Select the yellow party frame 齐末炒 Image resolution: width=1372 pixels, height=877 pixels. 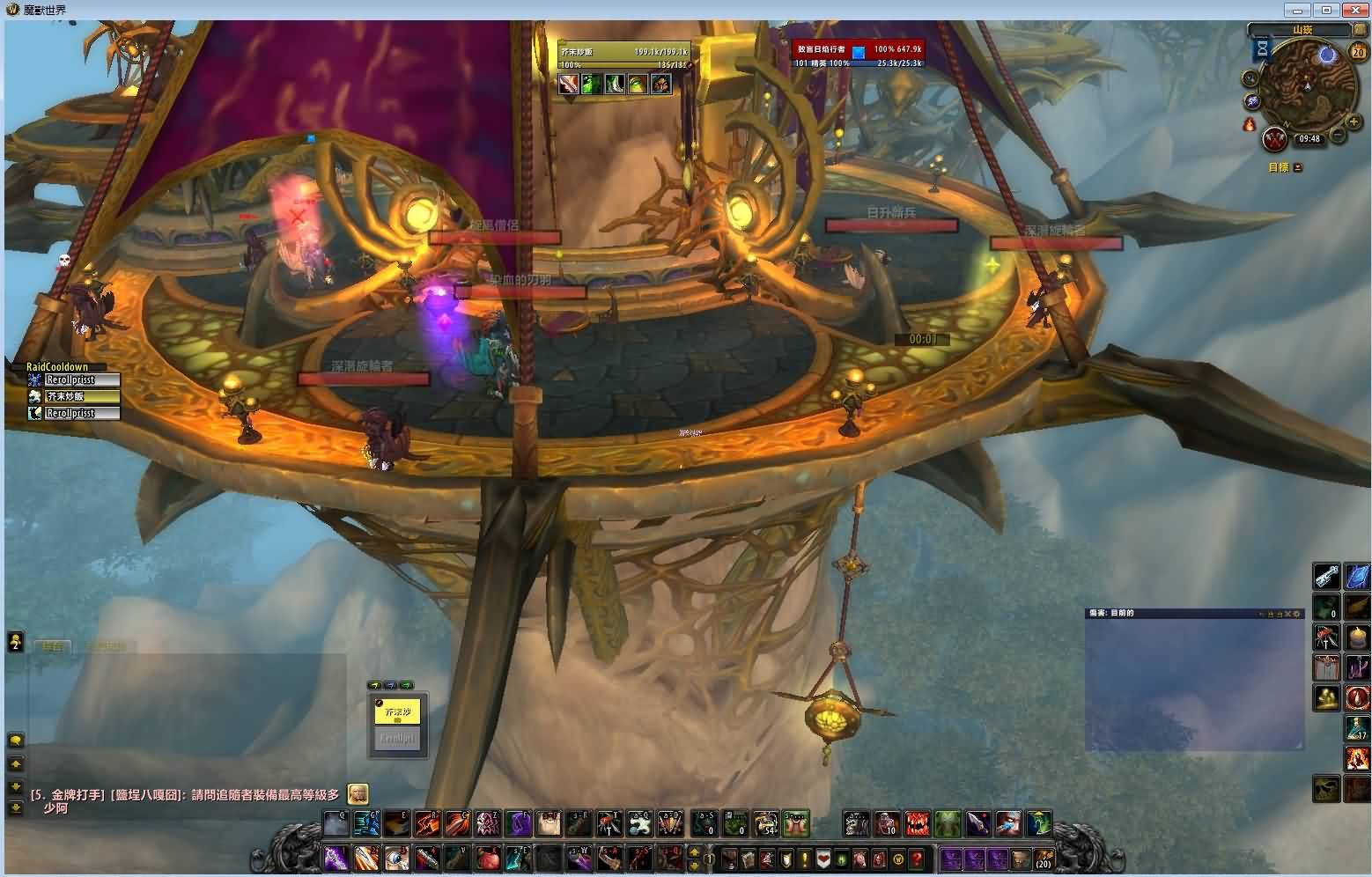pos(397,712)
